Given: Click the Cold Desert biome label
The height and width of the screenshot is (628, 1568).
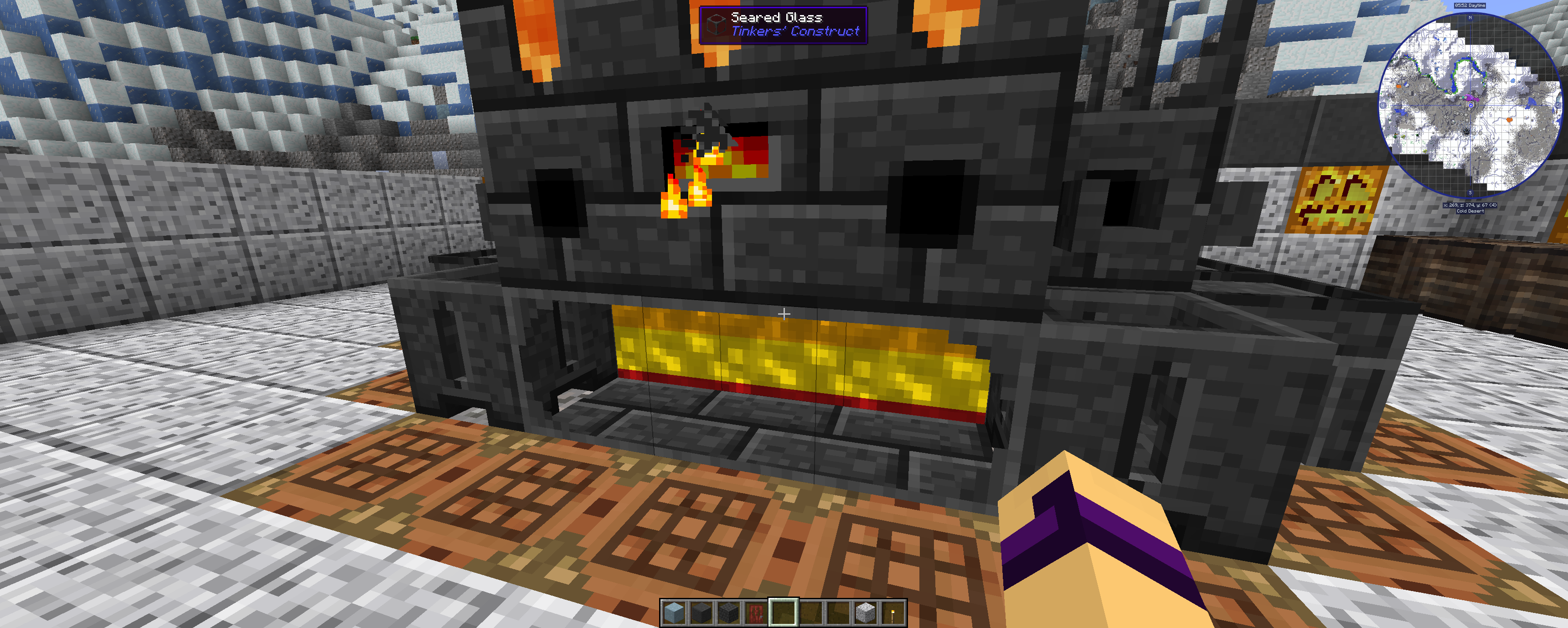Looking at the screenshot, I should pos(1470,210).
